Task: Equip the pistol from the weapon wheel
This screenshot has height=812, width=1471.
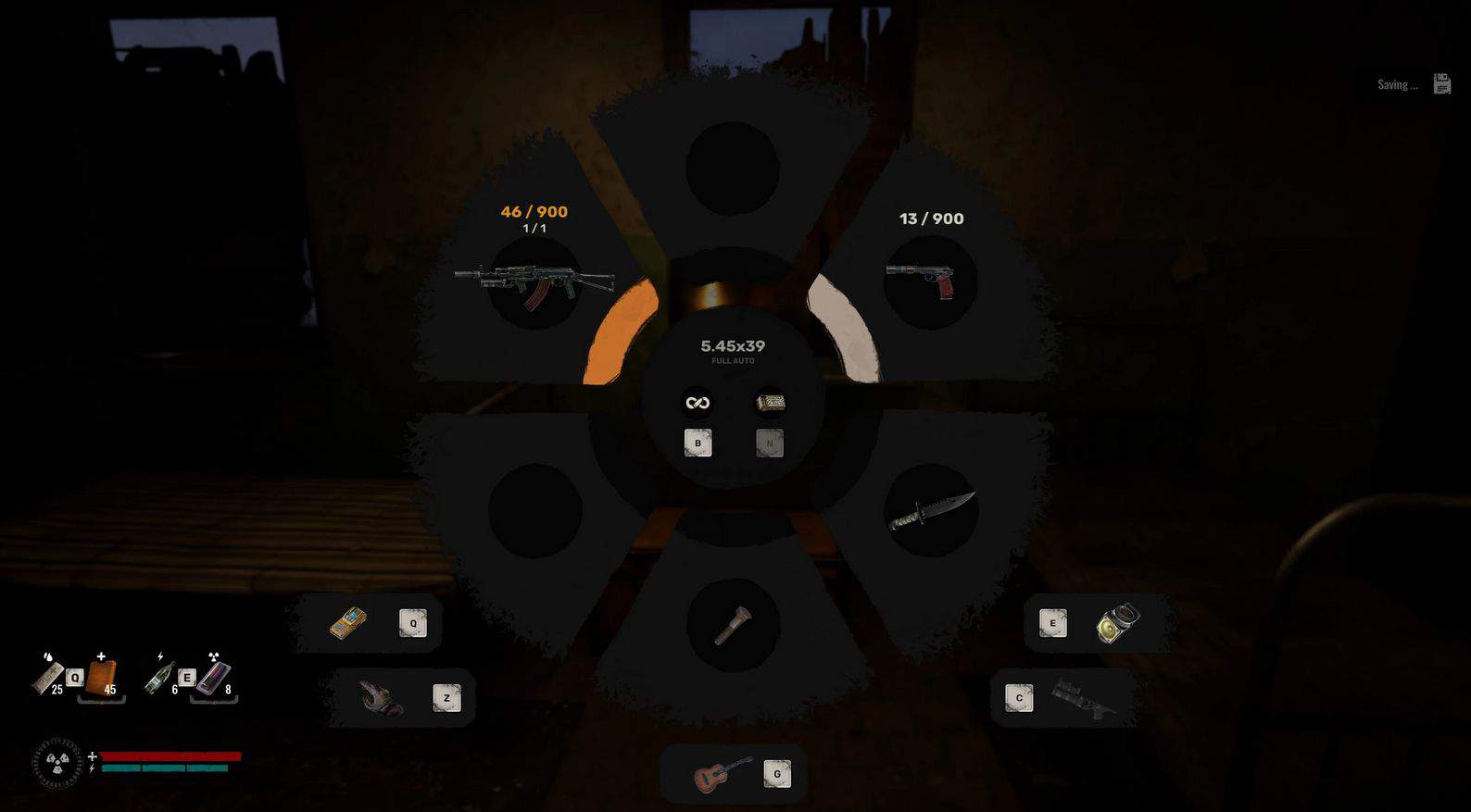Action: click(x=929, y=281)
